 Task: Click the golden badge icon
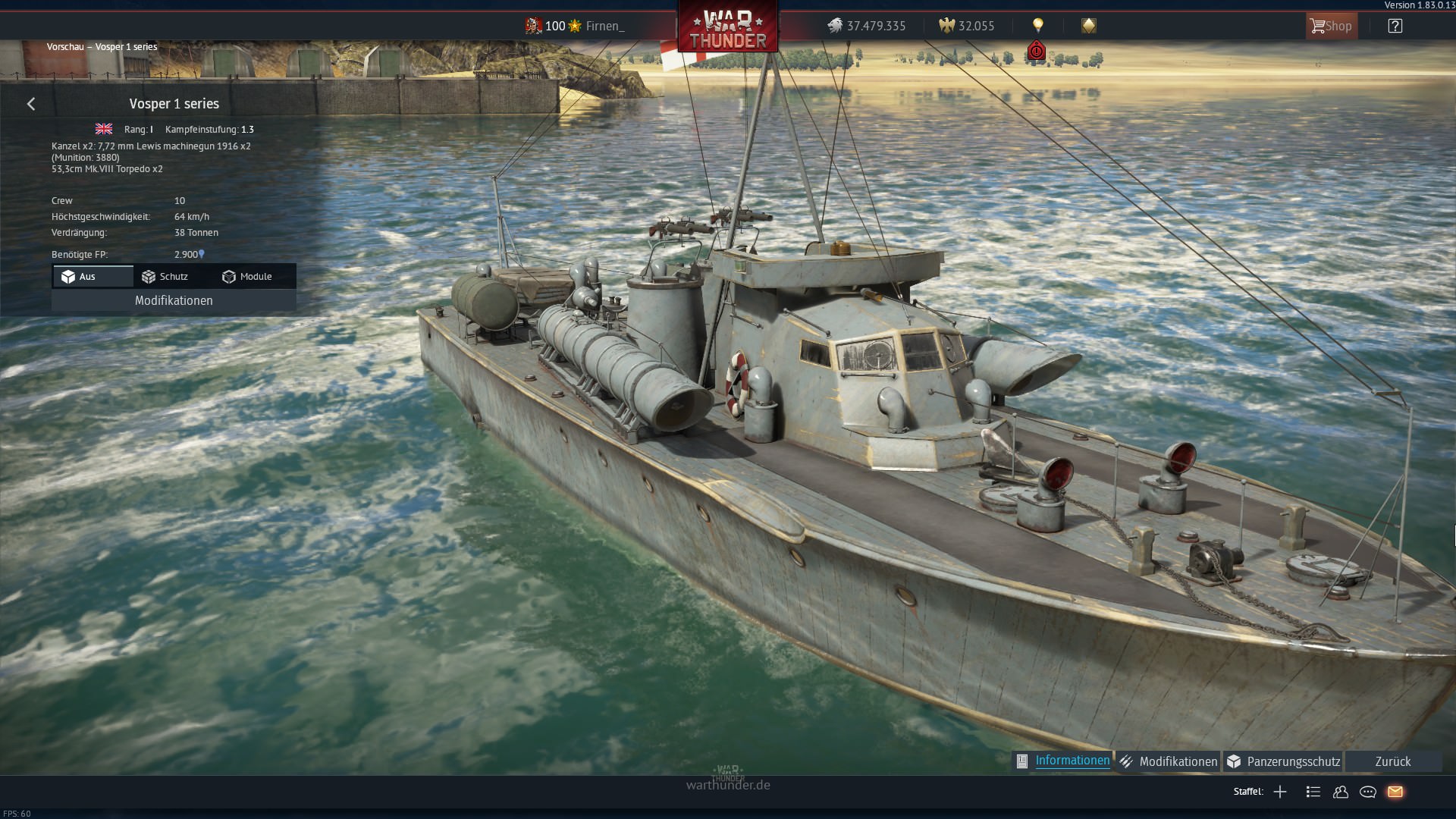point(1088,26)
